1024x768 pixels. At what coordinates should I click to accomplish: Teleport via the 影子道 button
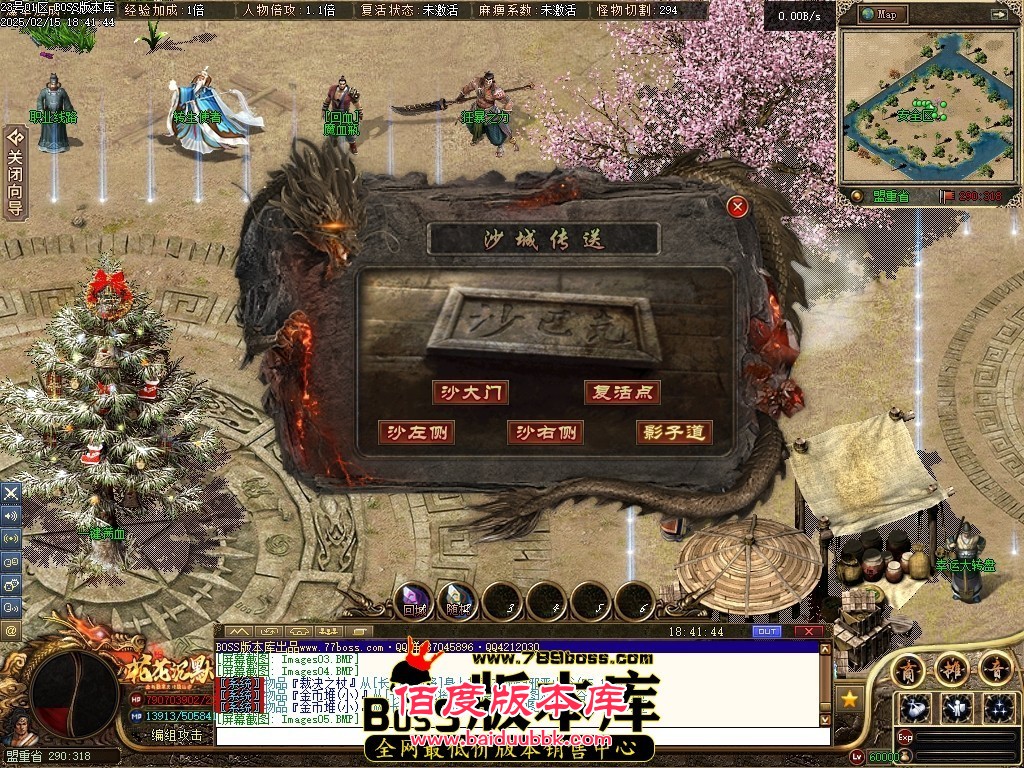pyautogui.click(x=674, y=432)
